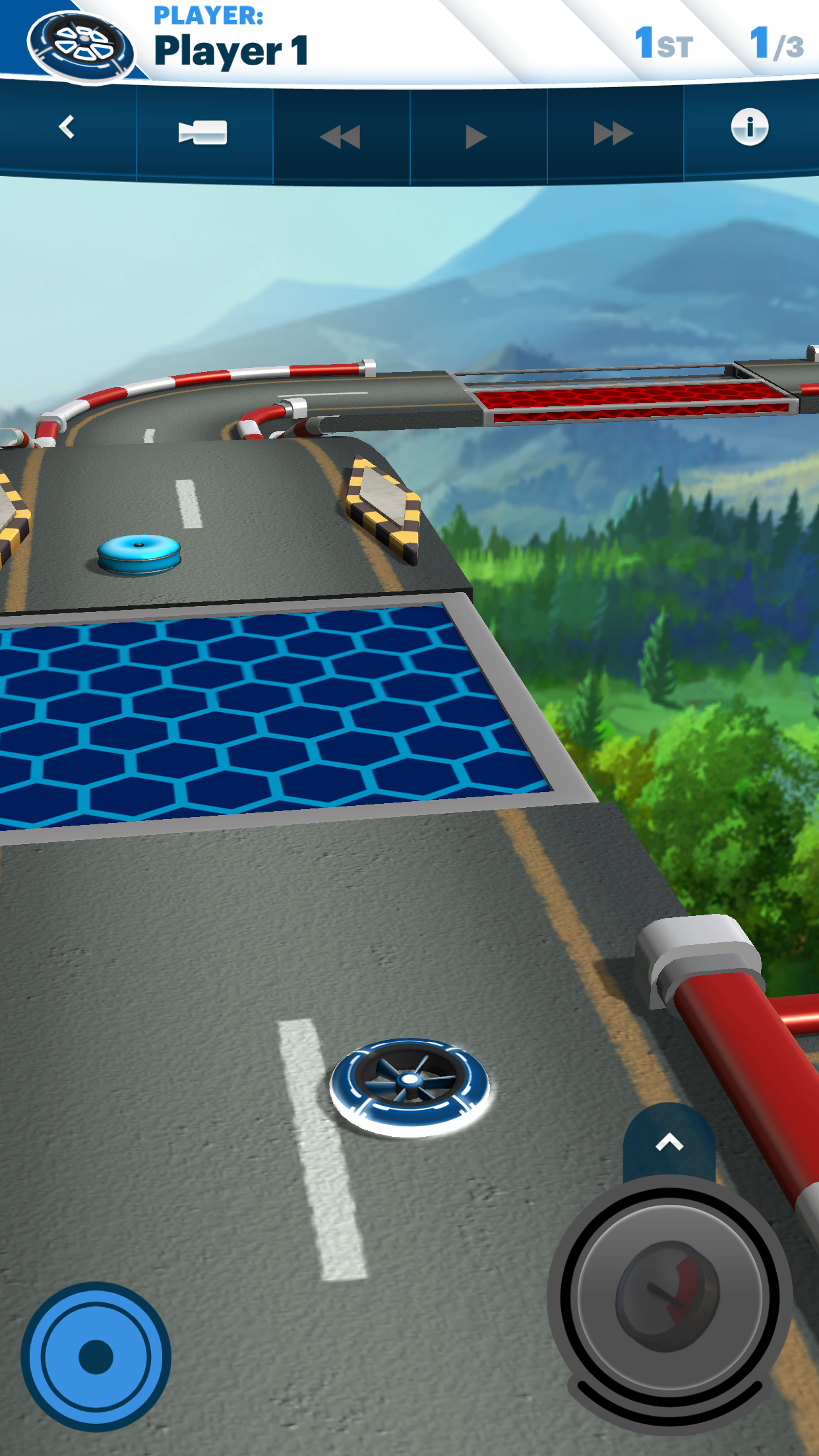
Task: Open the info panel
Action: [x=749, y=127]
